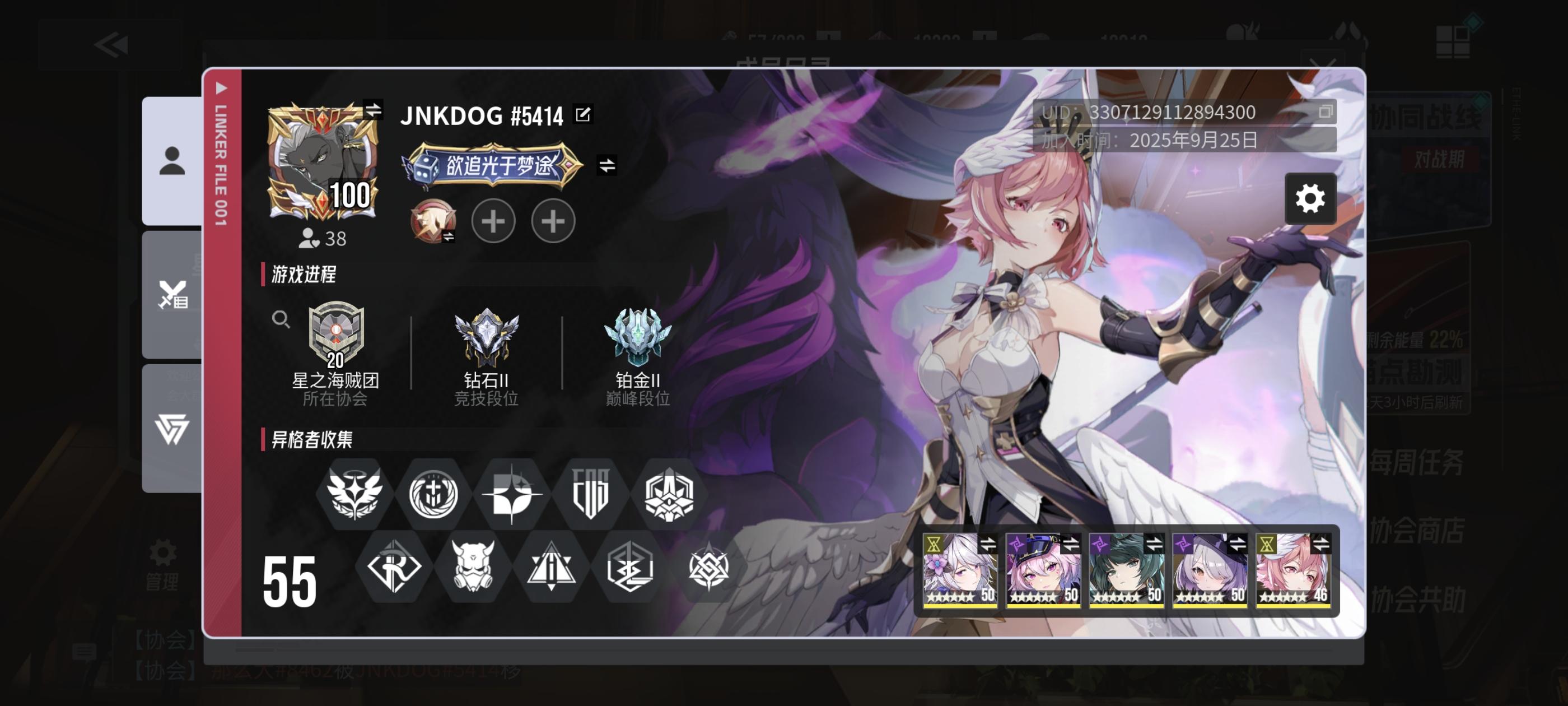This screenshot has height=706, width=1568.
Task: Toggle the swap arrows beside the 欲追光于梦途 title
Action: [606, 165]
